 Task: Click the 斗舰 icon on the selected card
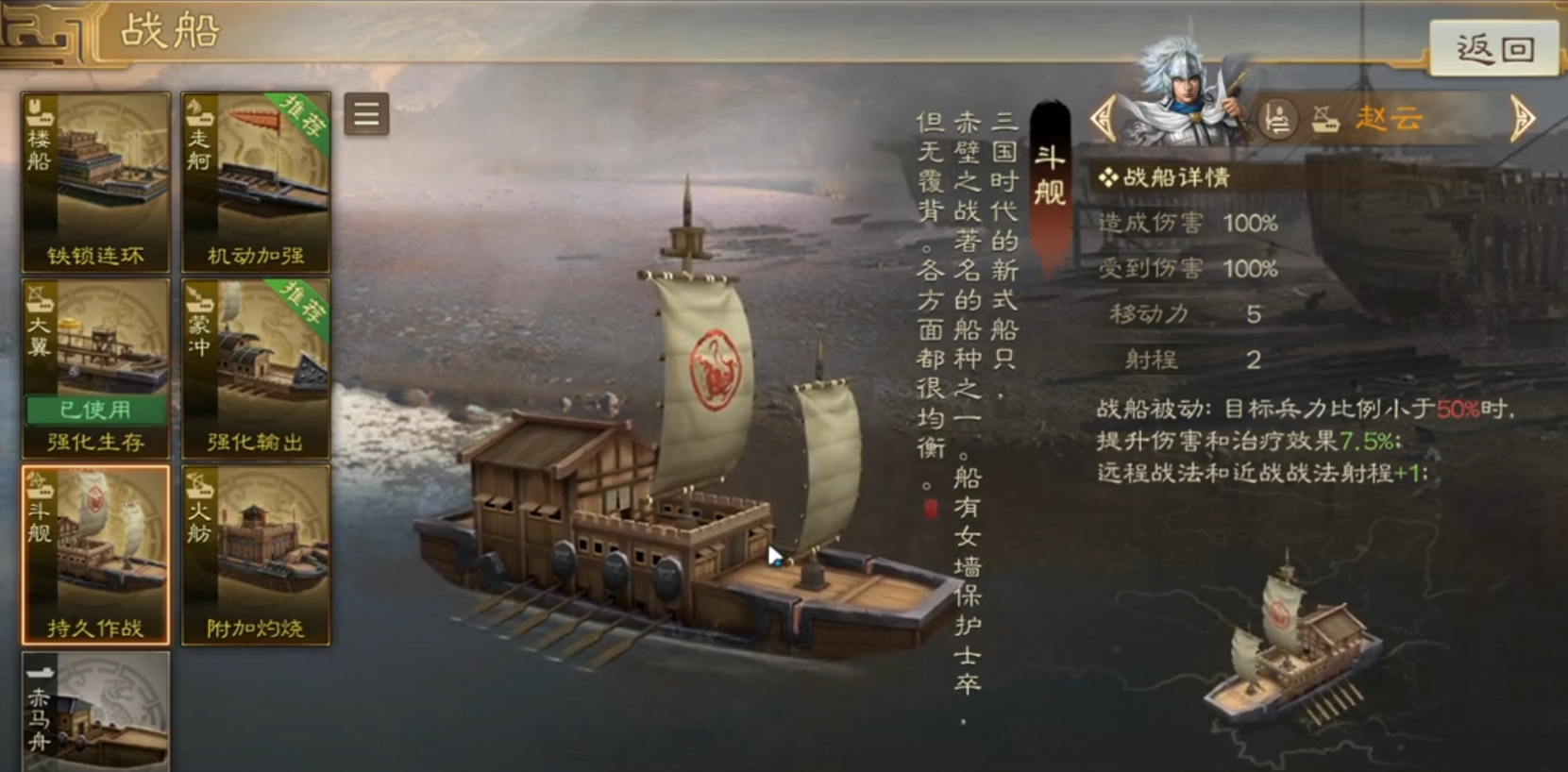point(39,491)
